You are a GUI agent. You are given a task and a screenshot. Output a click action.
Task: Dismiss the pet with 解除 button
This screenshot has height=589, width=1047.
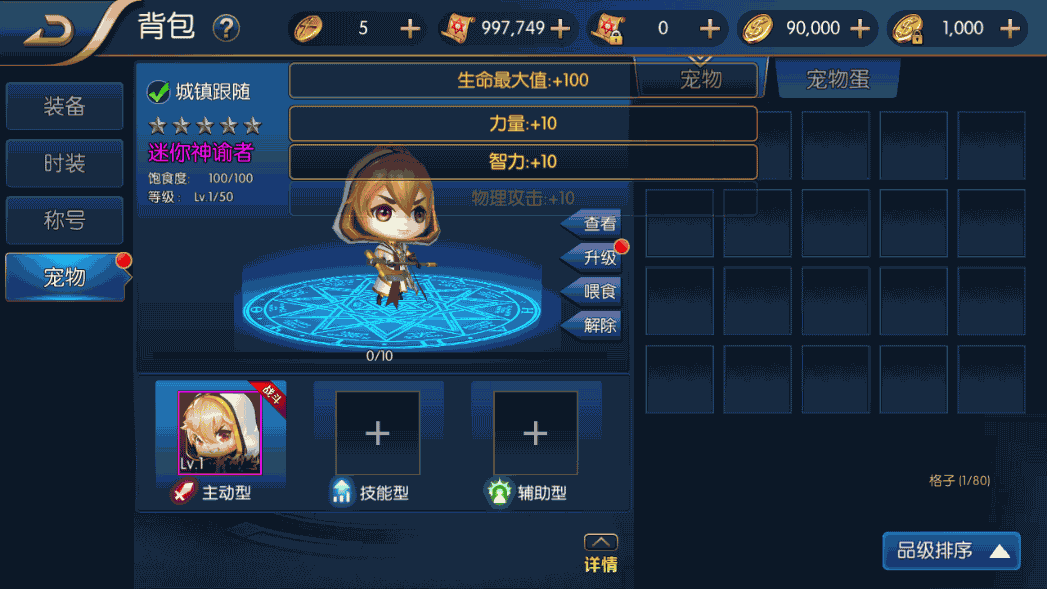tap(598, 326)
